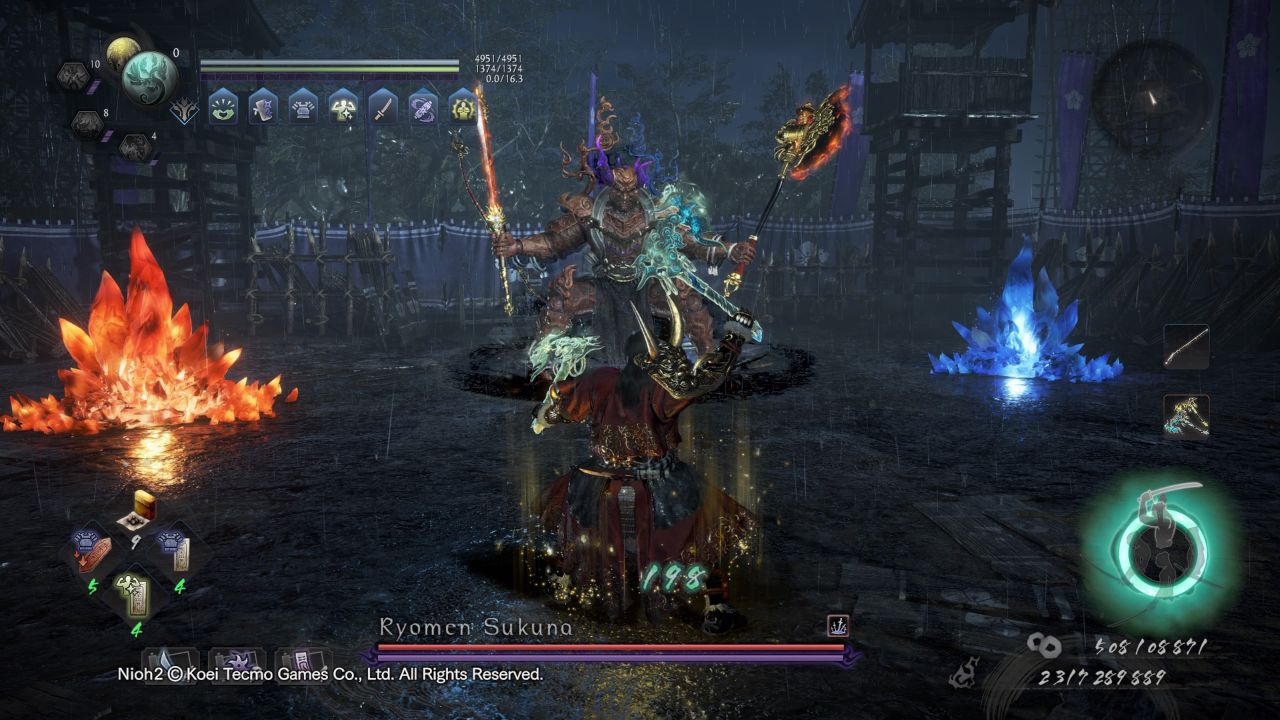Click the green glowing hands buff icon
Screen dimensions: 1280x720
point(223,106)
